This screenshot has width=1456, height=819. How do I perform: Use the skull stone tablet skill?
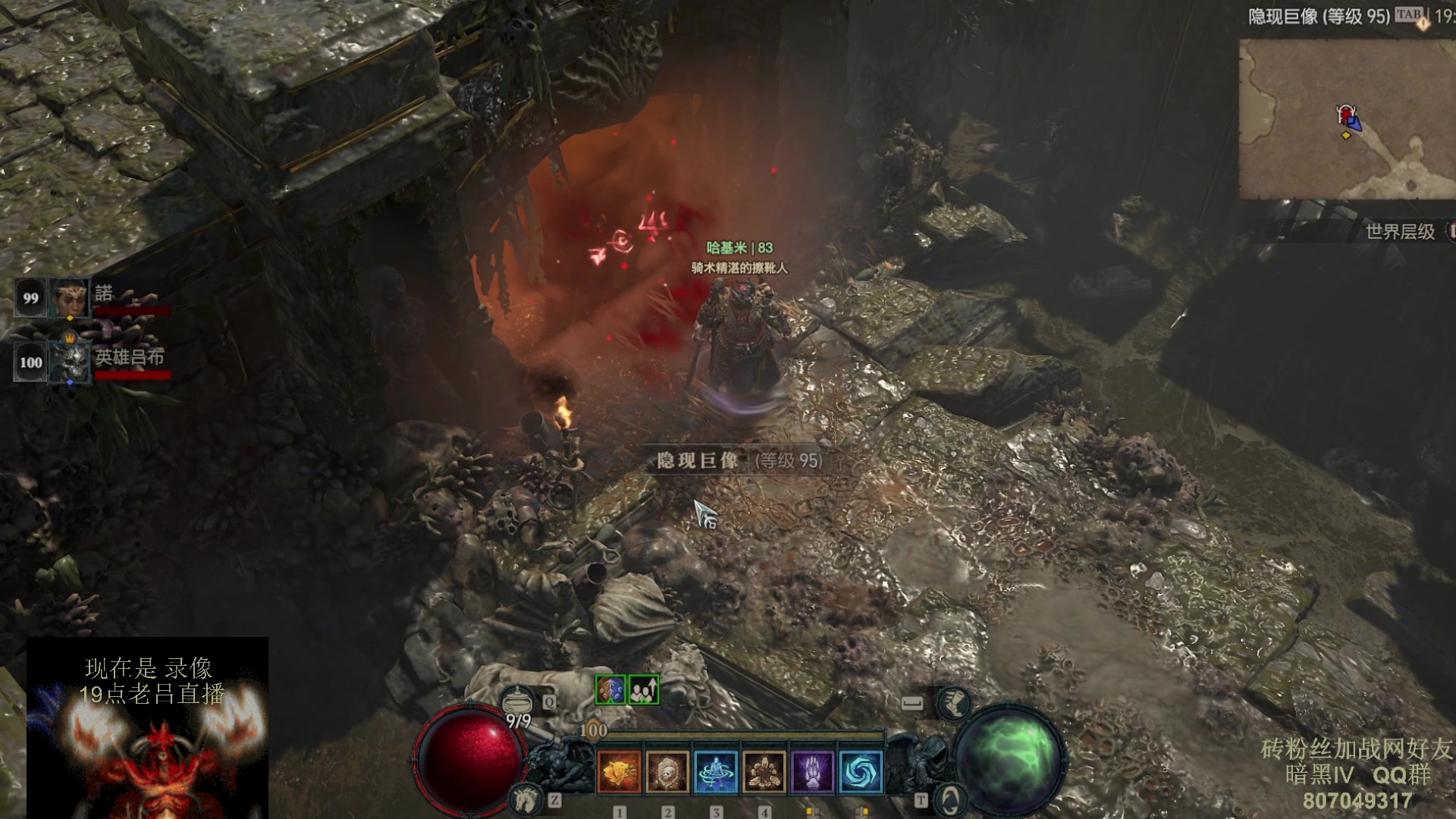point(667,772)
